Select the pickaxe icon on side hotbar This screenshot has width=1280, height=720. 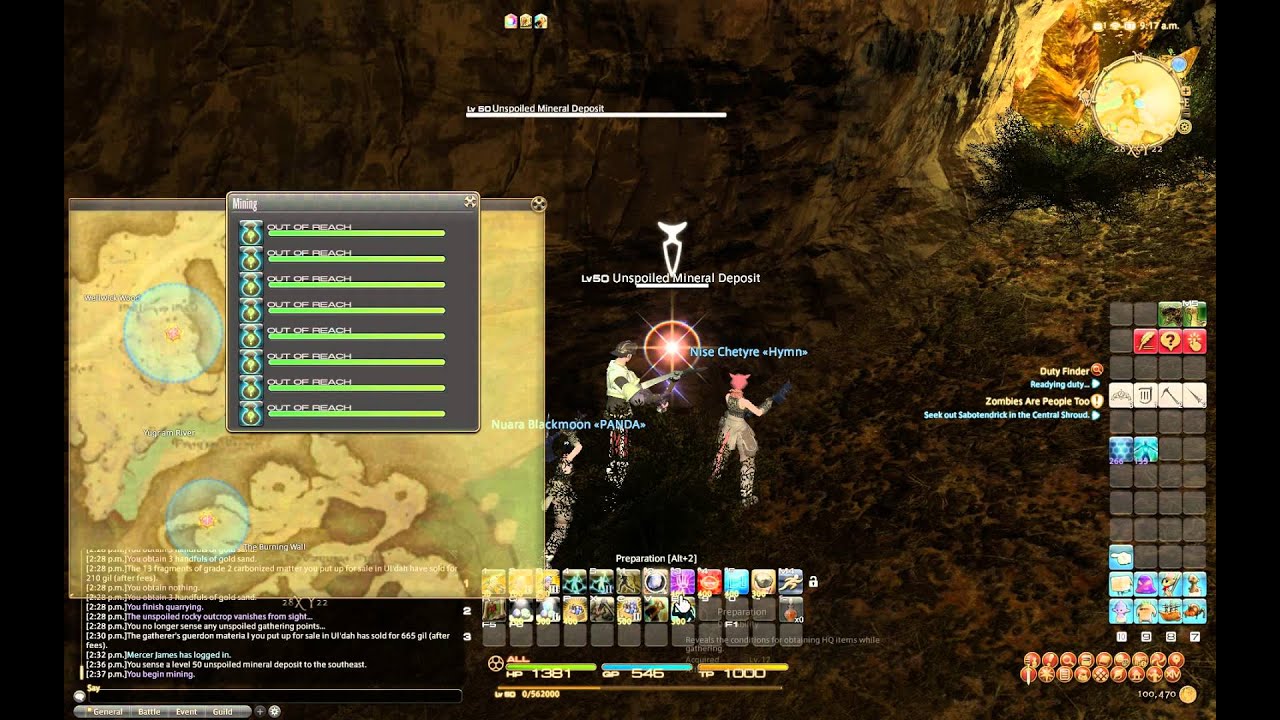click(x=1169, y=396)
